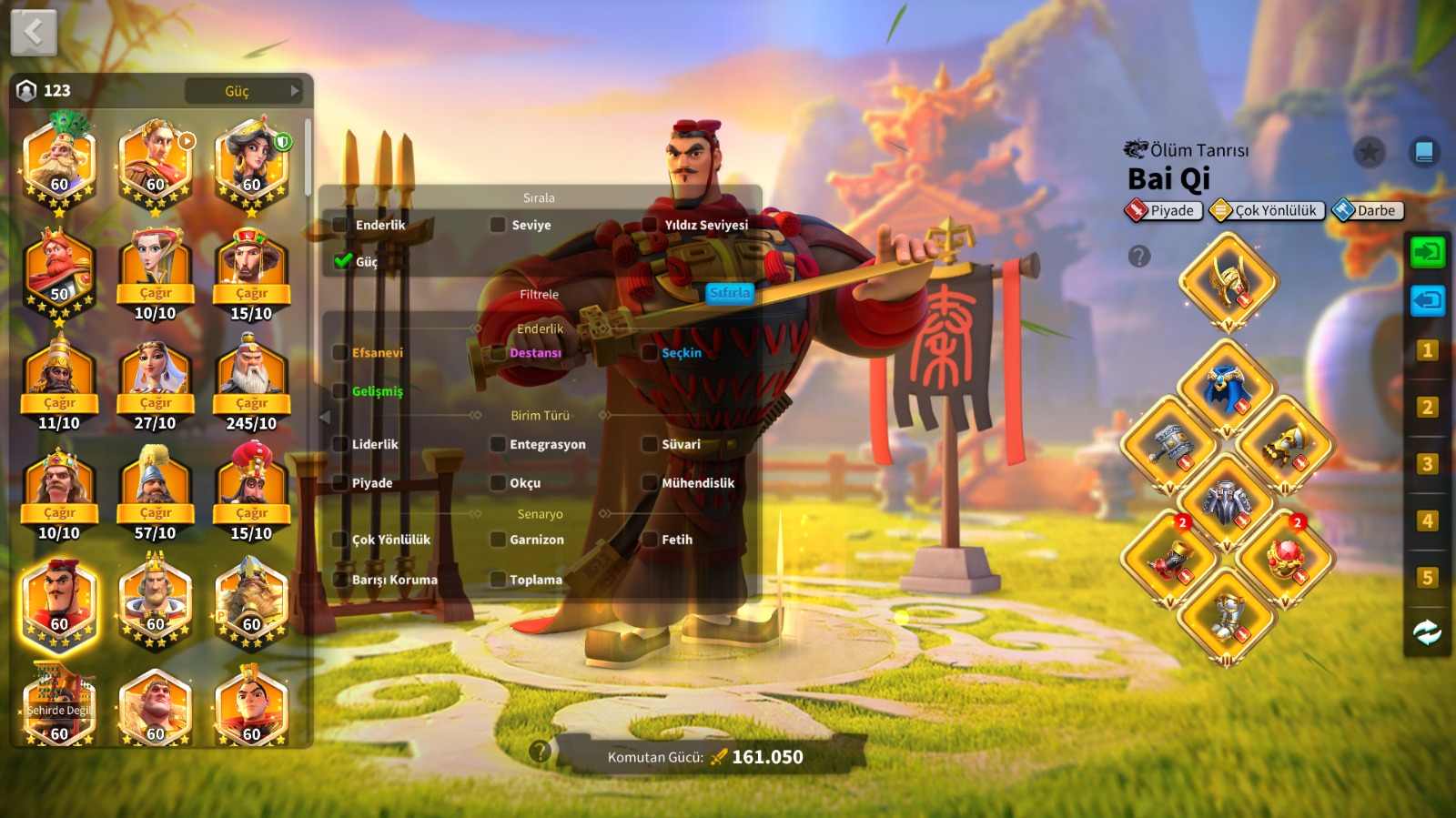1456x818 pixels.
Task: Reset filters with the Sıfırla button
Action: click(x=730, y=293)
